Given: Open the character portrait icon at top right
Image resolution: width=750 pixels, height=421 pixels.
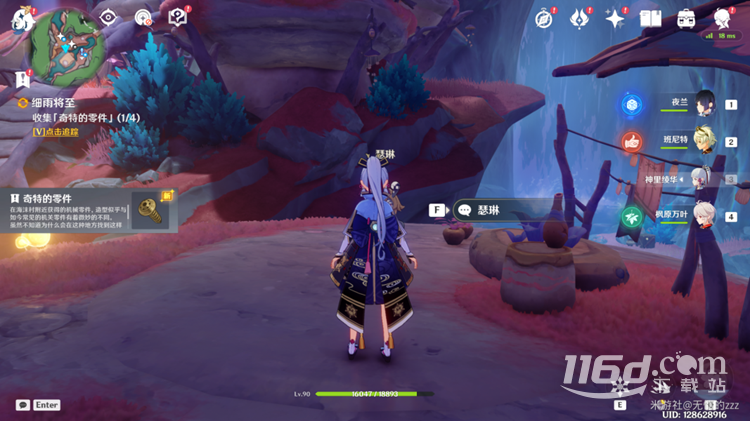Looking at the screenshot, I should [x=723, y=18].
